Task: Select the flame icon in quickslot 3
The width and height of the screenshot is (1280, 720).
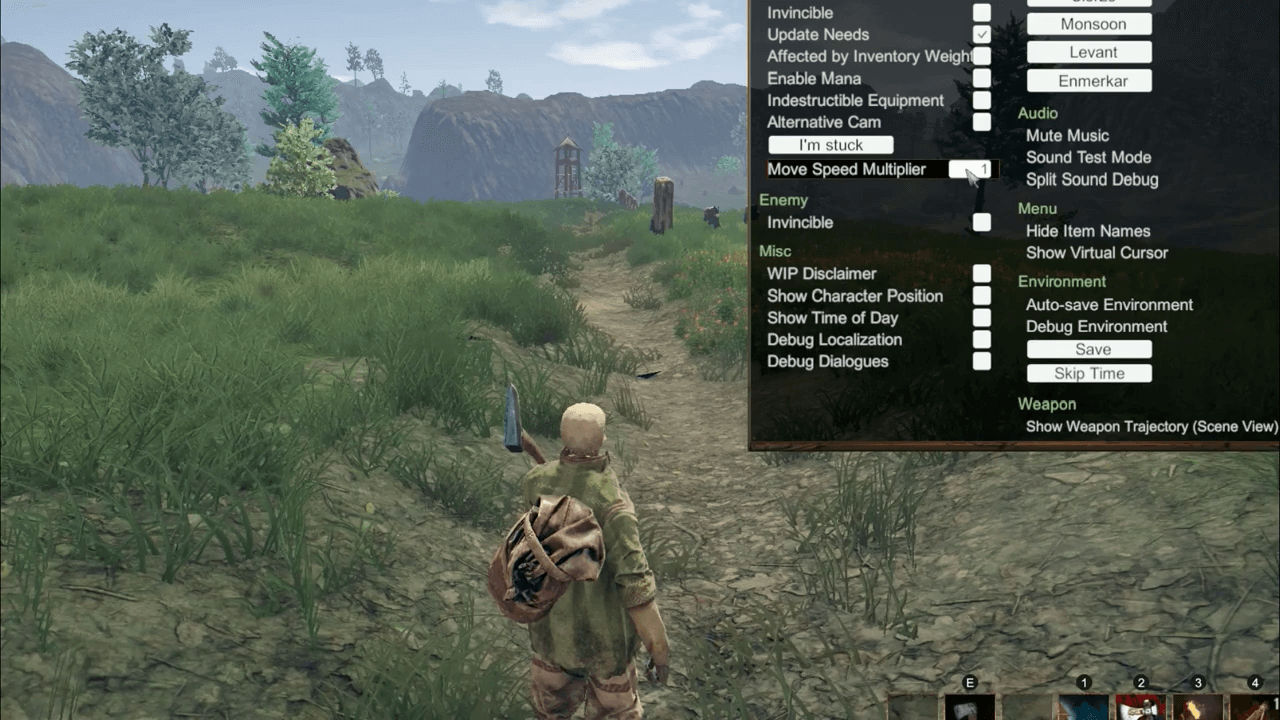Action: (x=1198, y=708)
